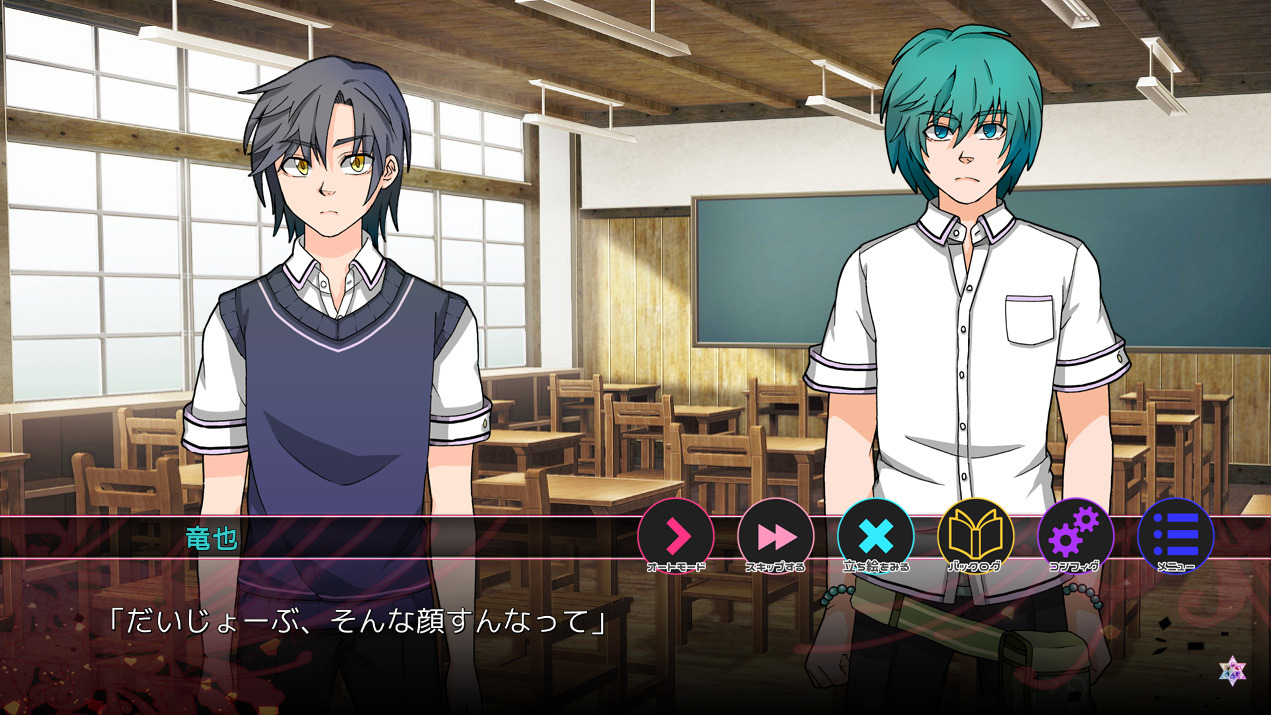This screenshot has height=715, width=1271.
Task: Advance the dialogue by clicking the text line
Action: (x=357, y=622)
